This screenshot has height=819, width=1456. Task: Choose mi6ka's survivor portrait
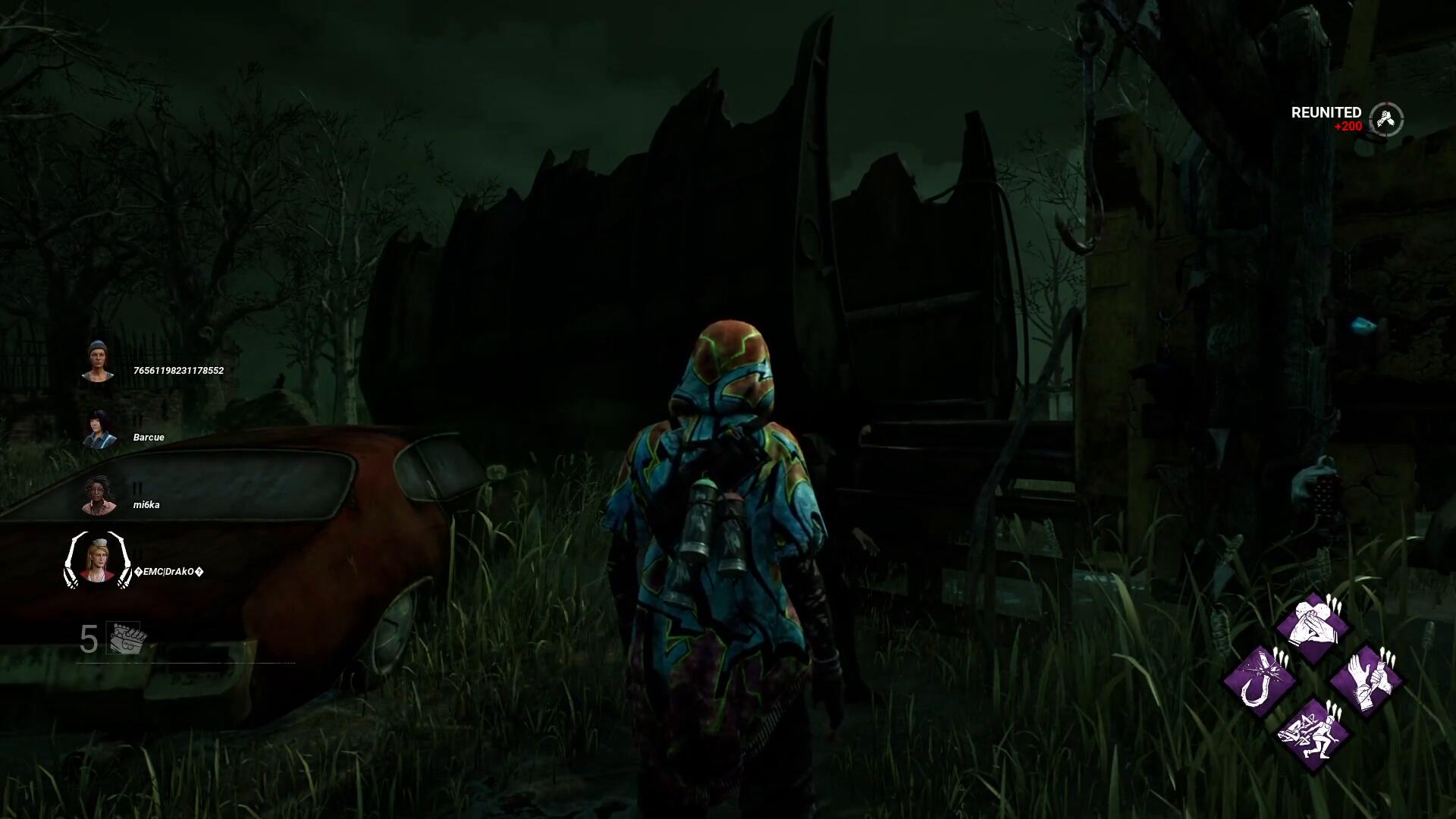pos(99,496)
